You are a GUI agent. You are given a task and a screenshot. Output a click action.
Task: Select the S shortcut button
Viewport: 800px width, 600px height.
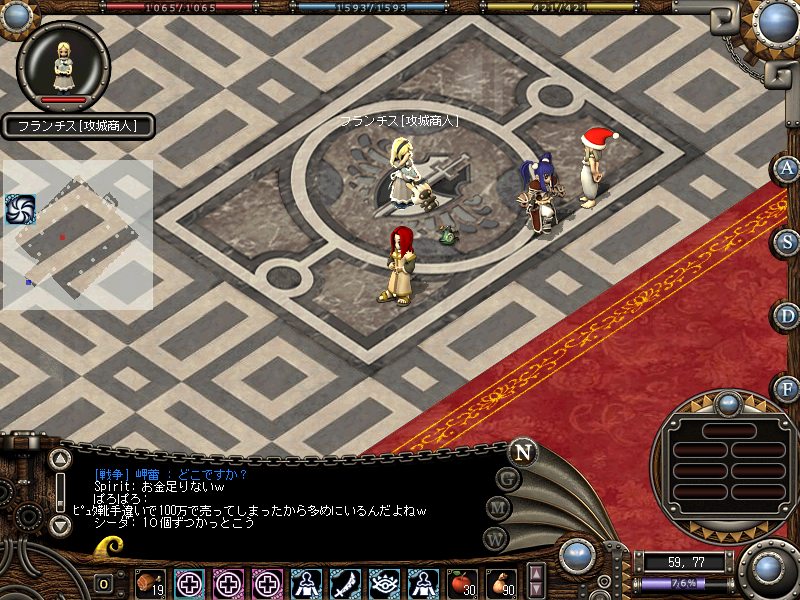(787, 242)
